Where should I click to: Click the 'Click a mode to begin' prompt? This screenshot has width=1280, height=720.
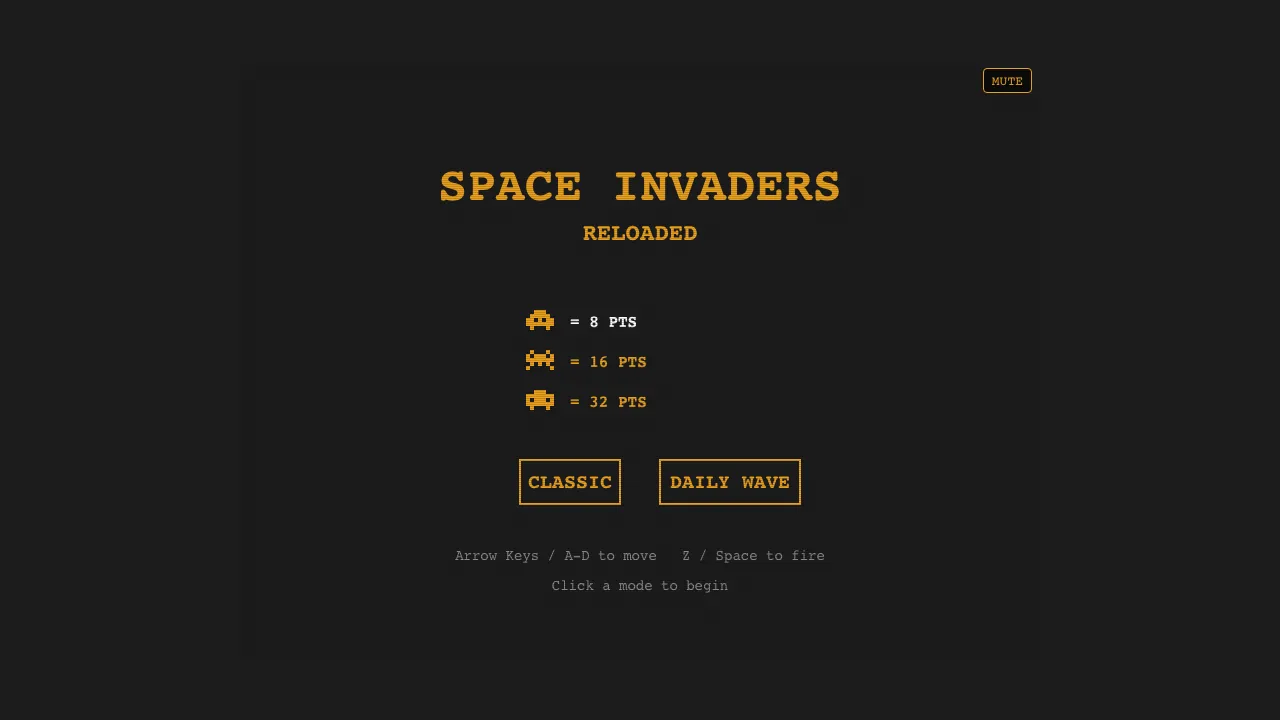click(640, 586)
